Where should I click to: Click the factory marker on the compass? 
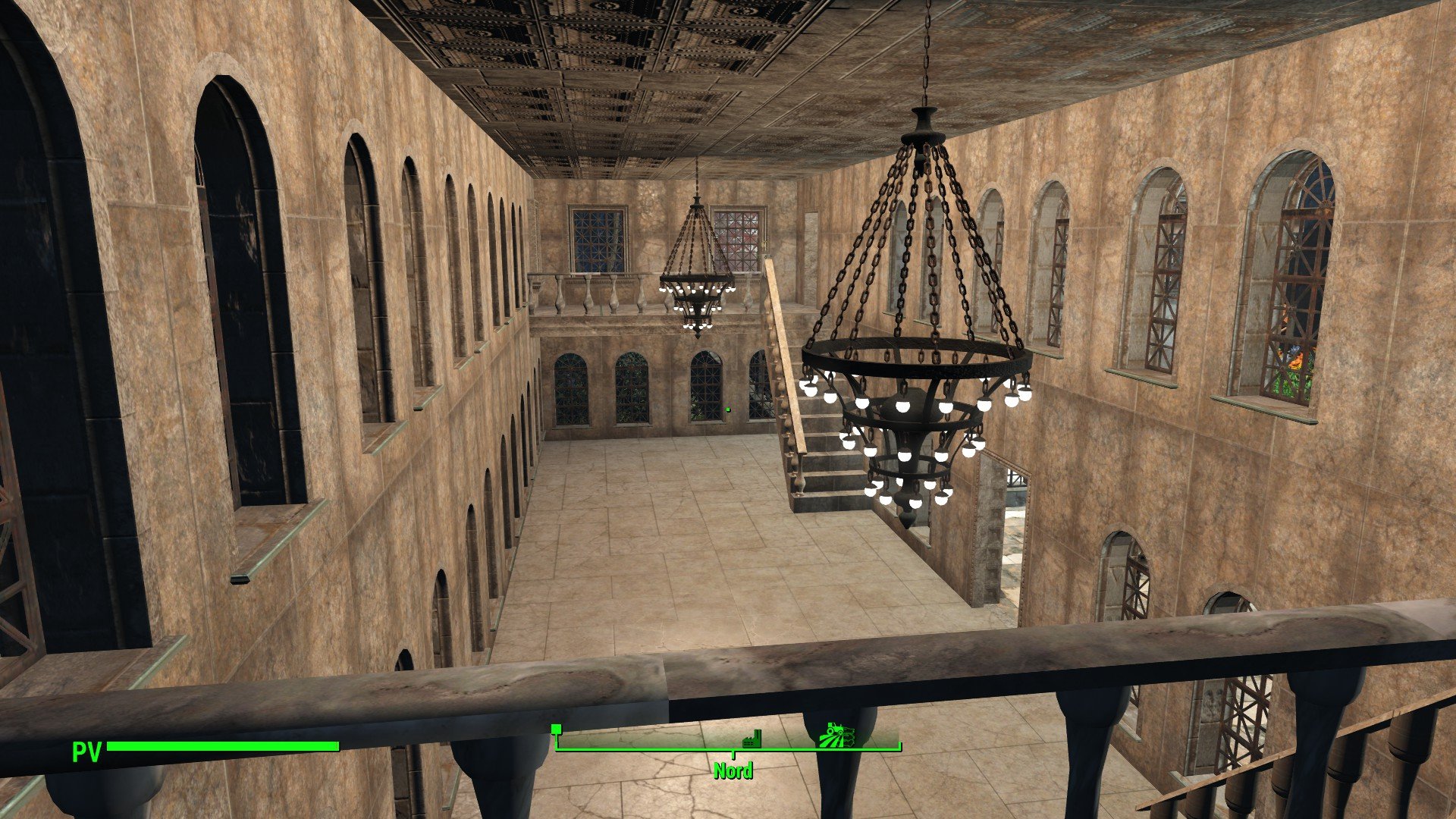(751, 739)
